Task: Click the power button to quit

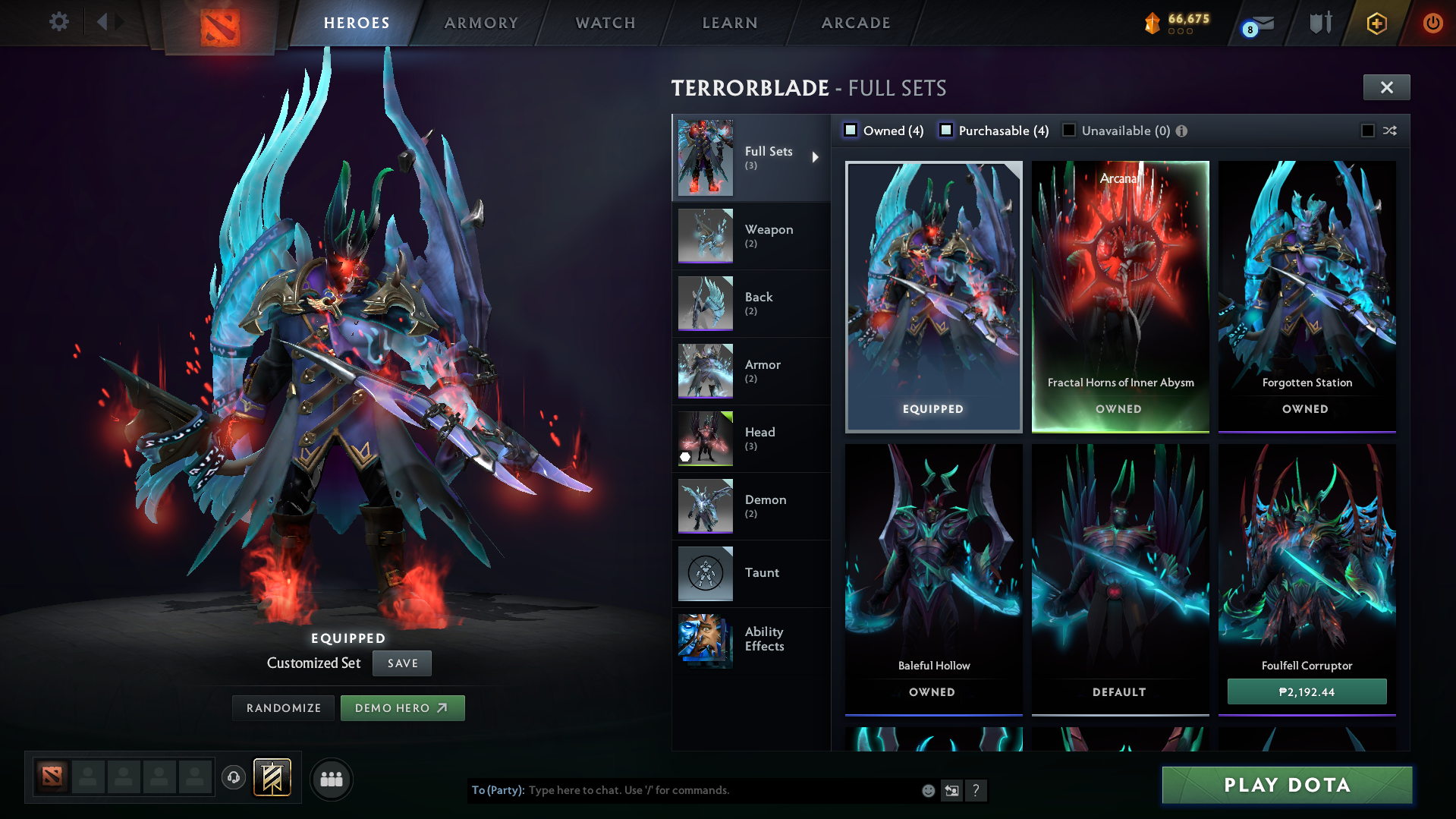Action: pyautogui.click(x=1432, y=23)
